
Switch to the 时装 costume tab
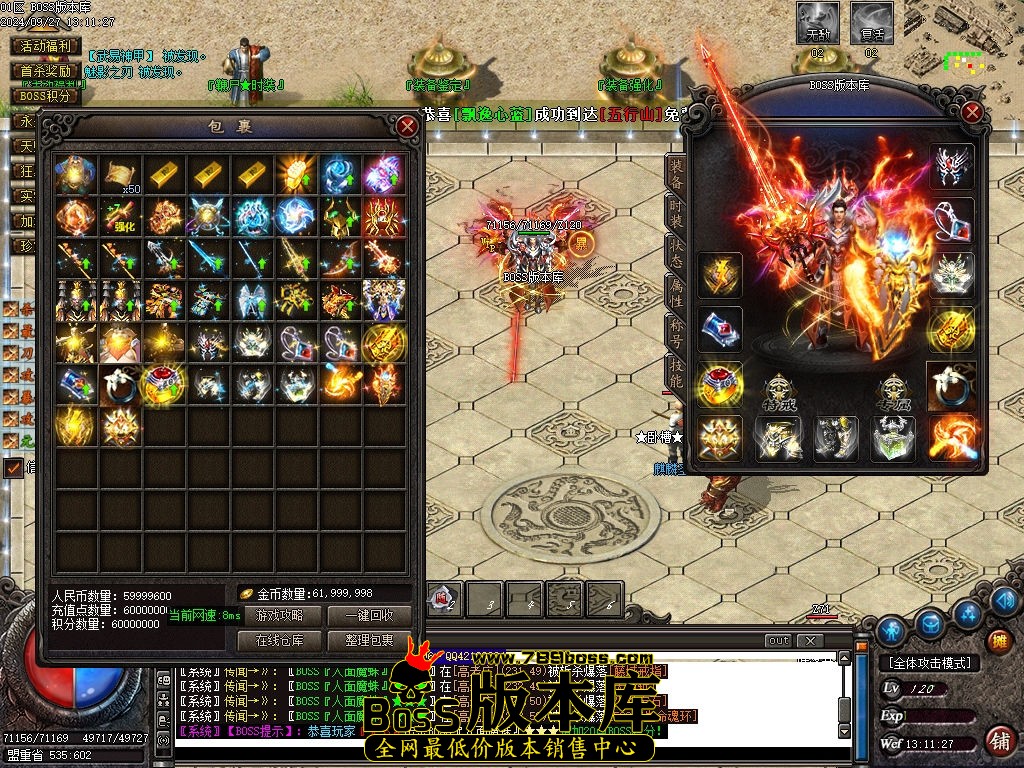pyautogui.click(x=677, y=211)
